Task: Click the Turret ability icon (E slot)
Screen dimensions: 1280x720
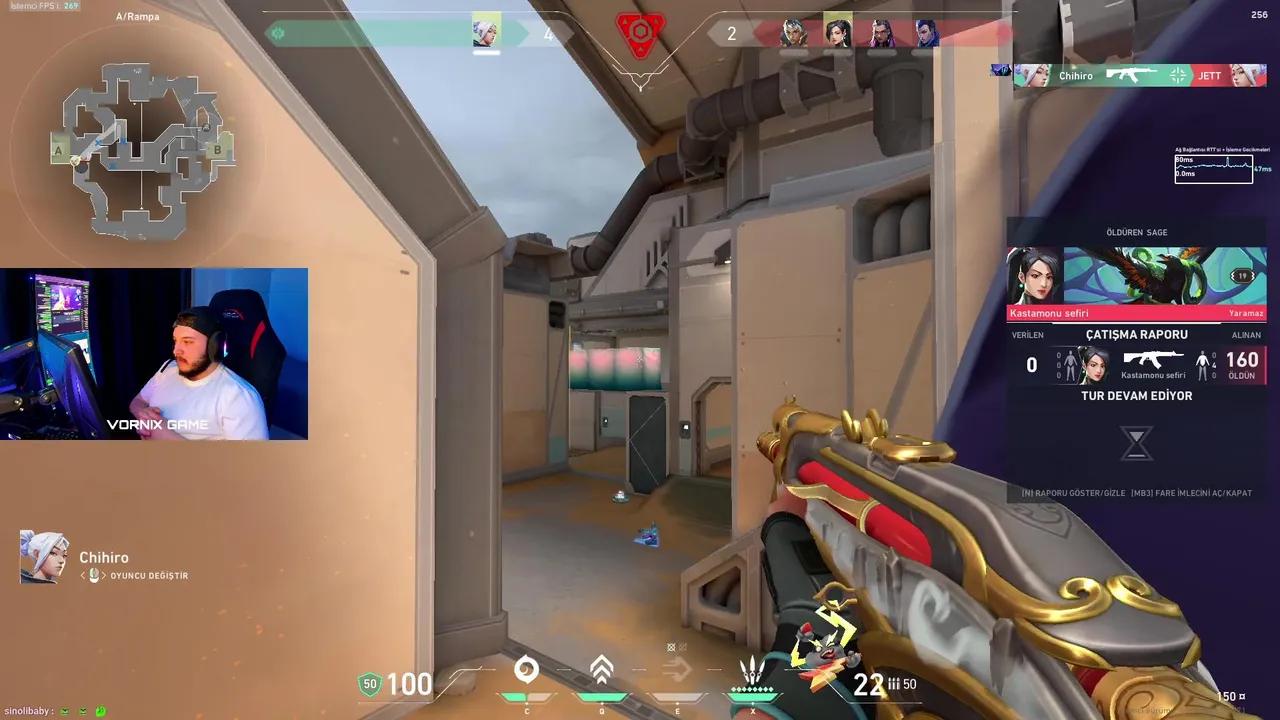Action: 675,672
